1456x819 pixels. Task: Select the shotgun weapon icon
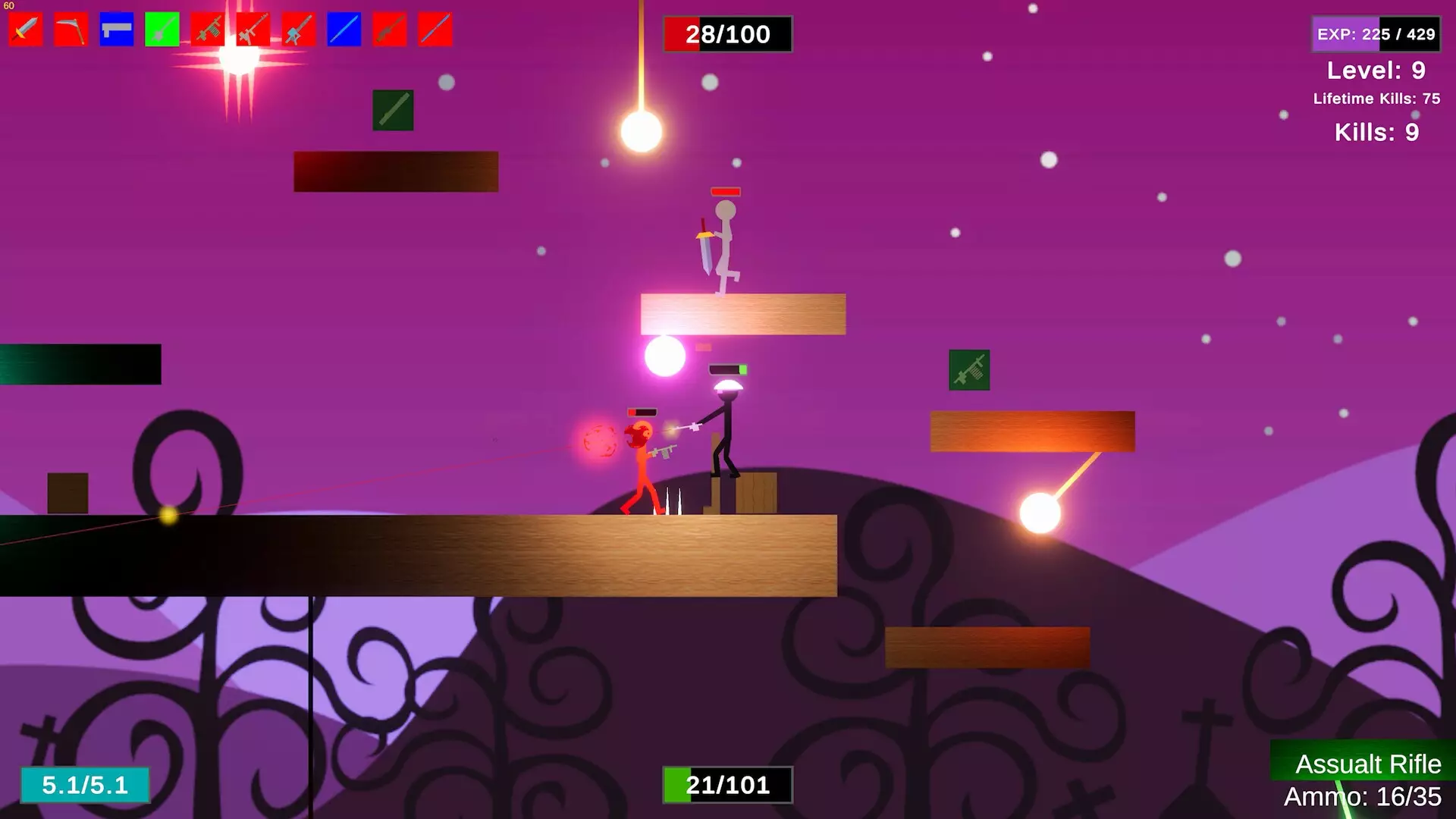[x=388, y=29]
